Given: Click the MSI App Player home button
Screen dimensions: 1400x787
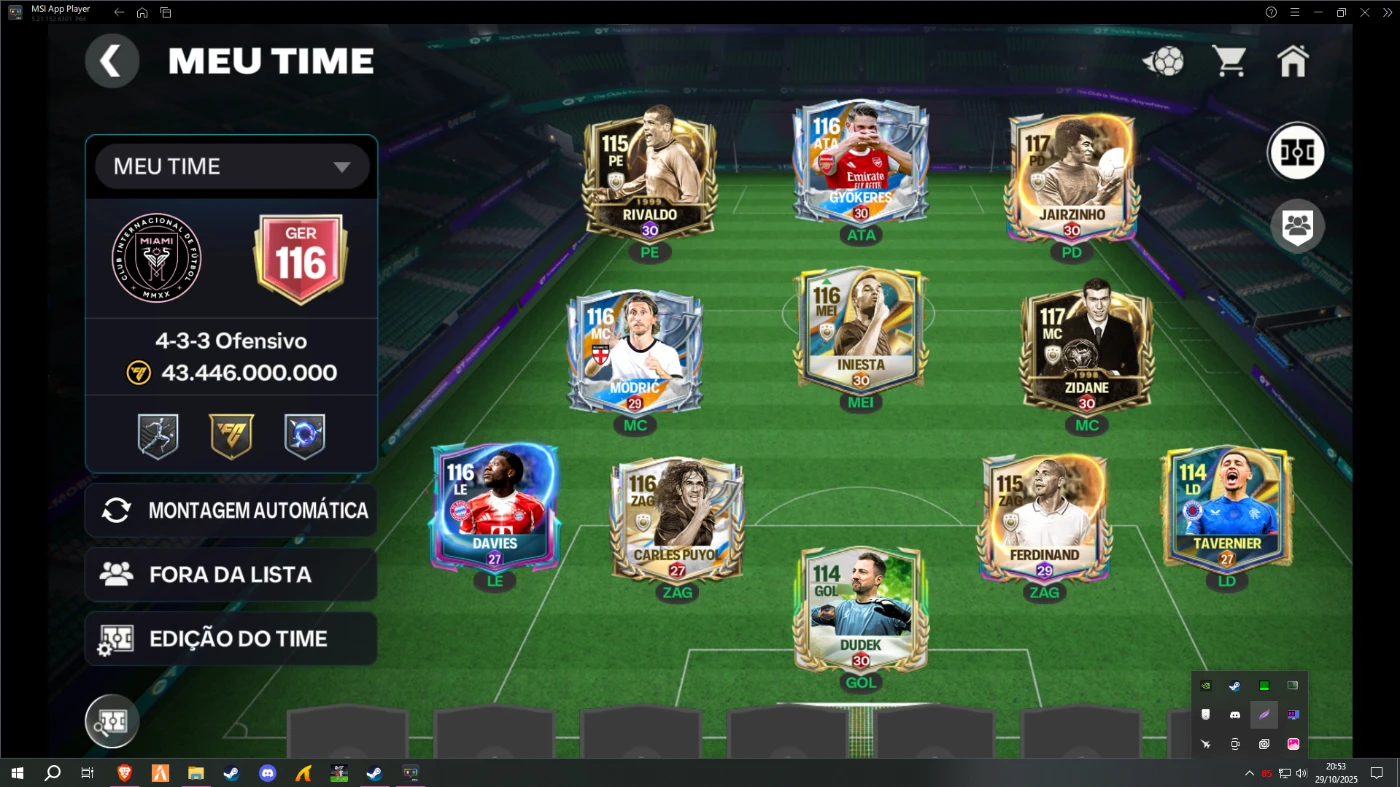Looking at the screenshot, I should tap(140, 12).
